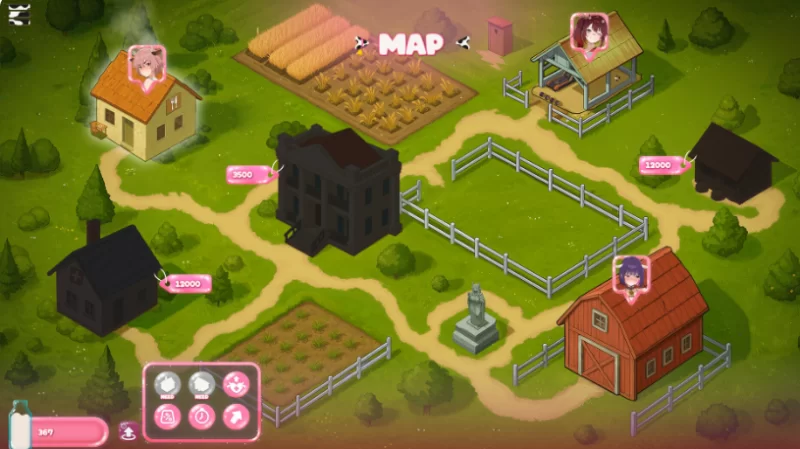Screen dimensions: 800x449
Task: Open the clock timer button
Action: (202, 414)
